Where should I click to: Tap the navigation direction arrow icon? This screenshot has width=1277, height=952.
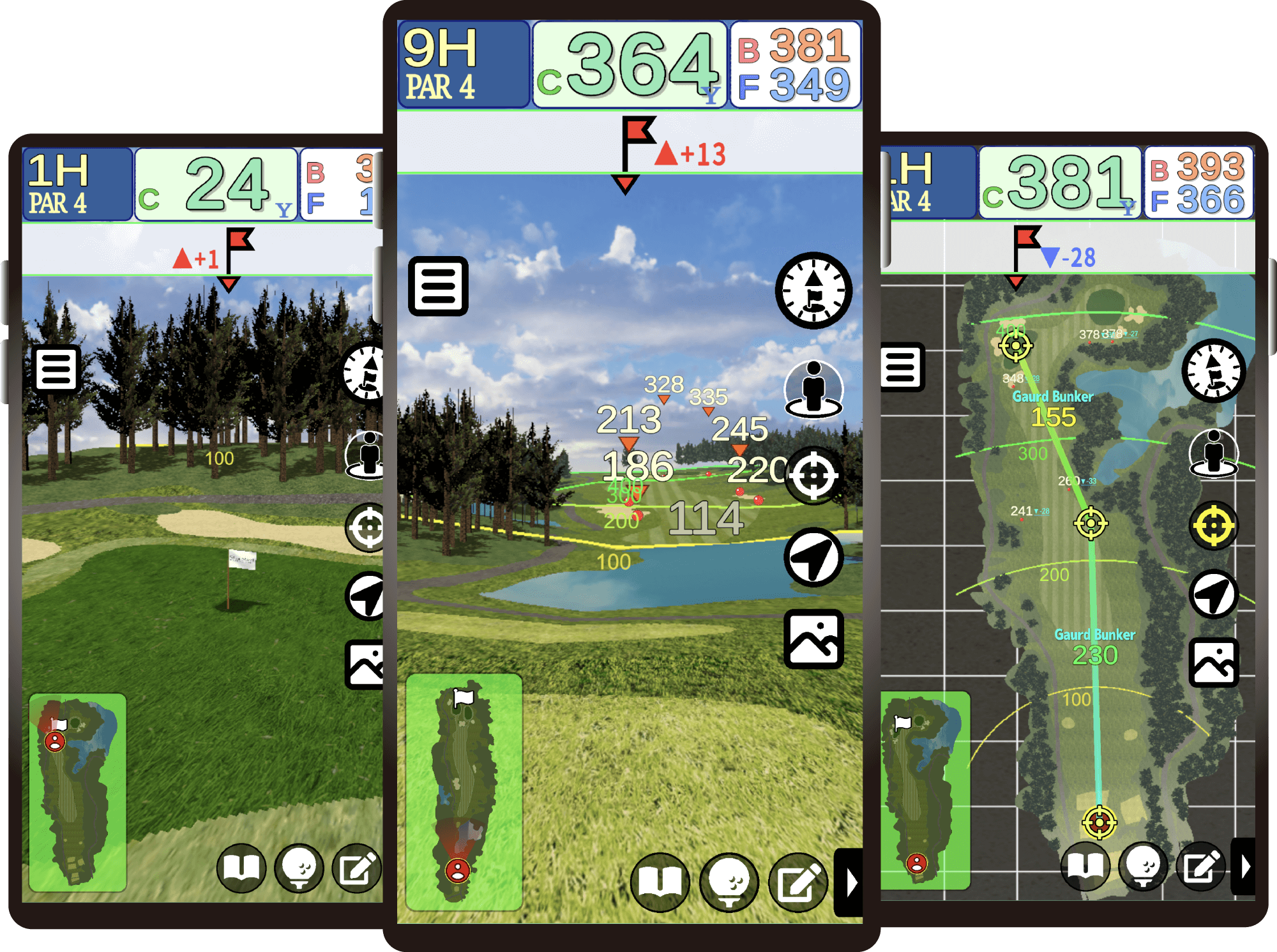pyautogui.click(x=813, y=556)
